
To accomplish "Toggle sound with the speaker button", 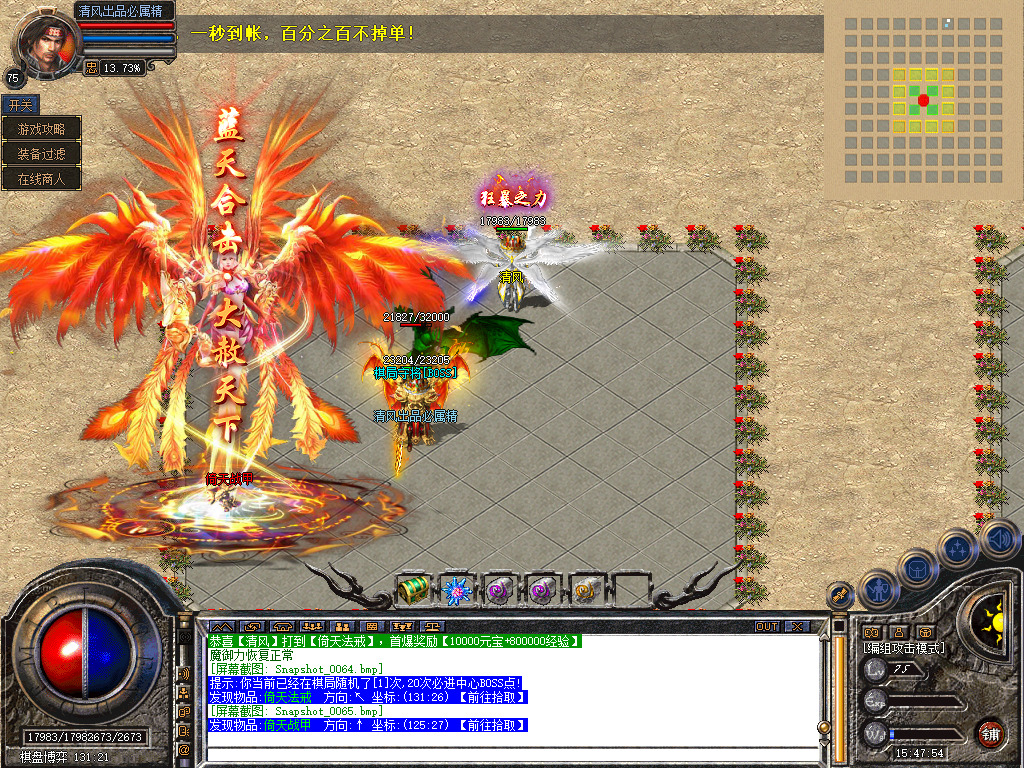I will coord(997,539).
